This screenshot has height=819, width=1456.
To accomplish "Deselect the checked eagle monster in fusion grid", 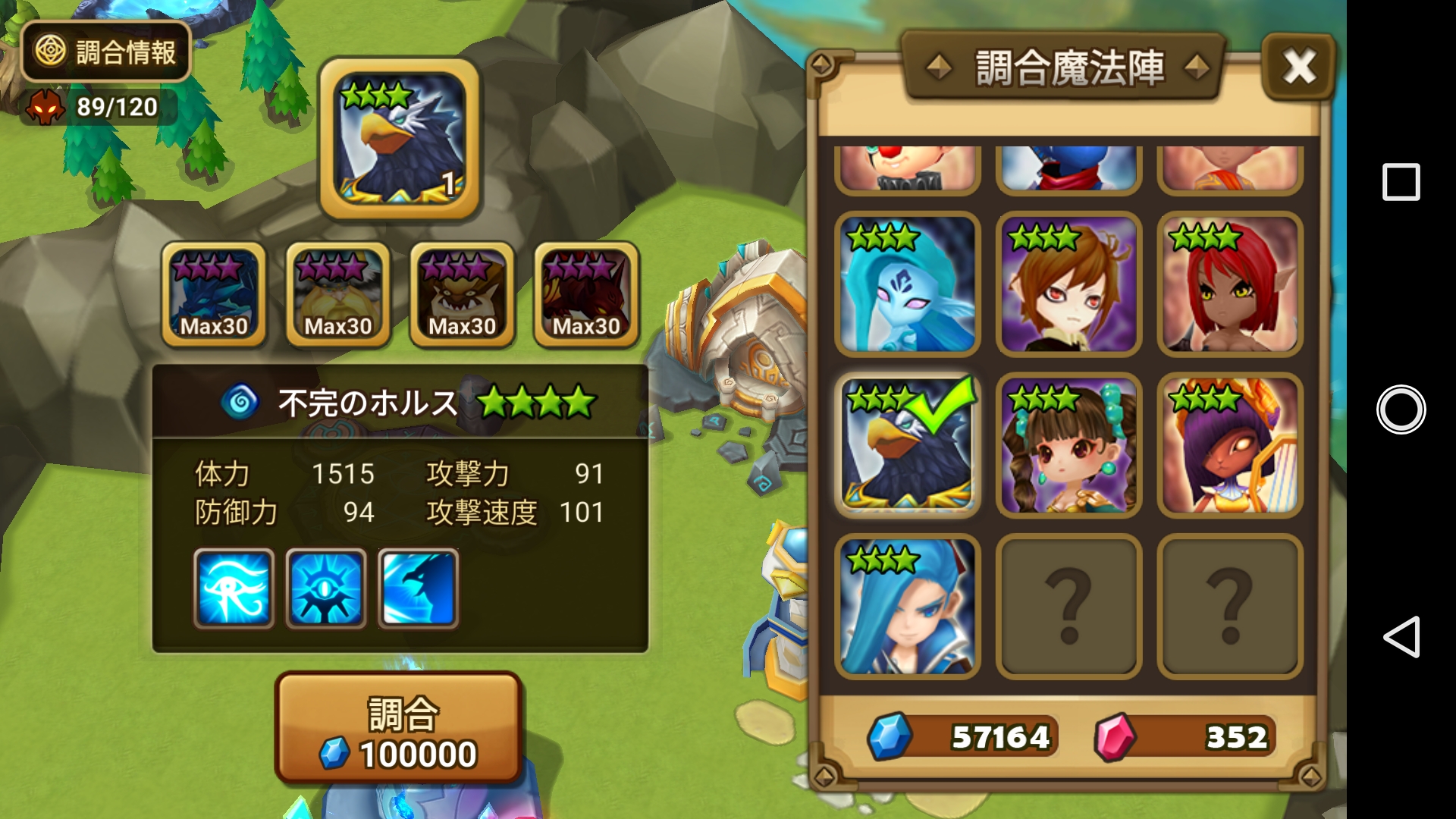I will 907,447.
